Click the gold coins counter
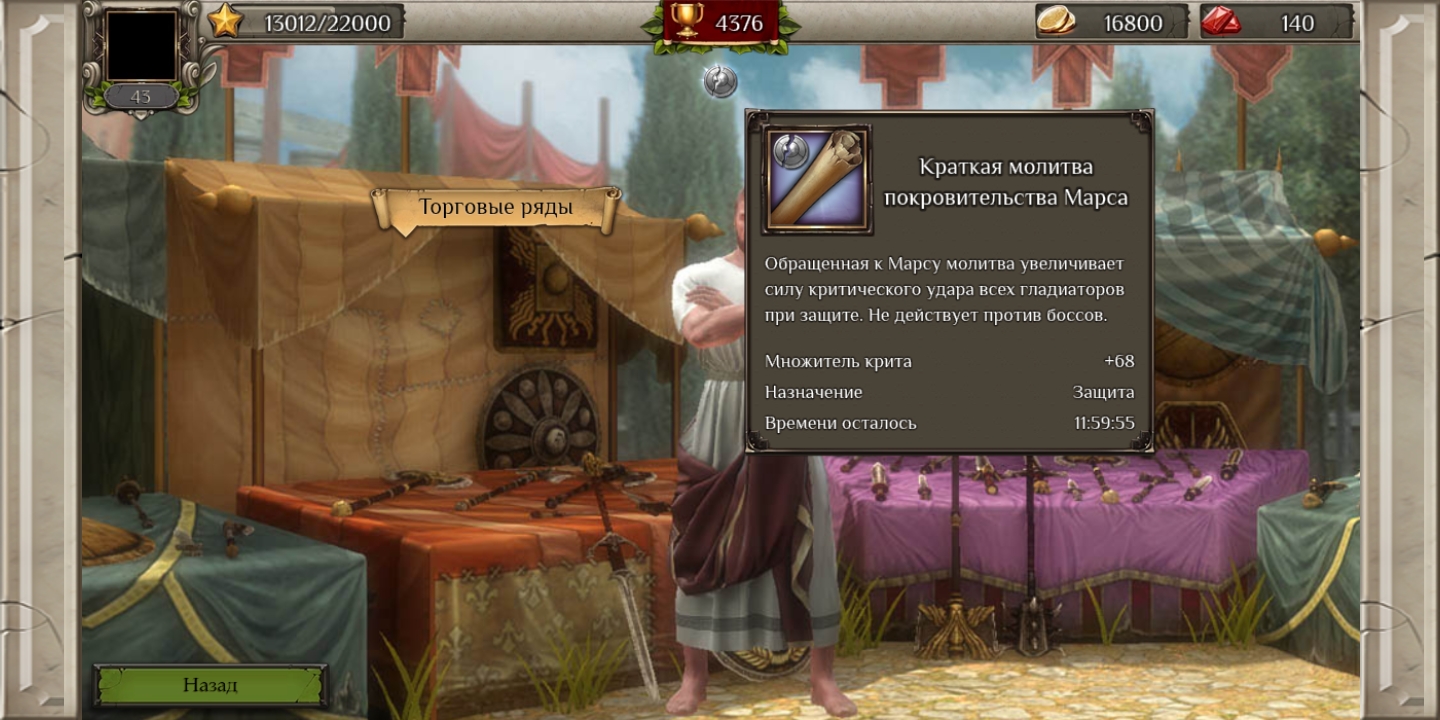Image resolution: width=1440 pixels, height=720 pixels. (x=1111, y=22)
